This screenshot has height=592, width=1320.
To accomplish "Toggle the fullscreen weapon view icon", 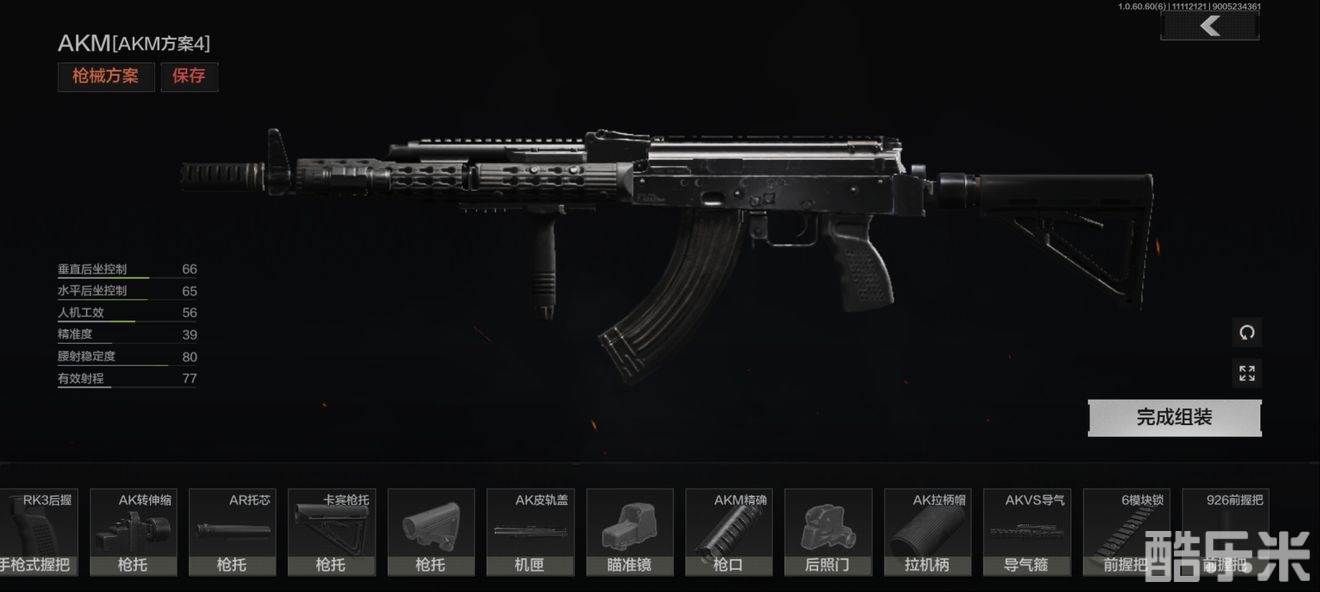I will pos(1247,373).
